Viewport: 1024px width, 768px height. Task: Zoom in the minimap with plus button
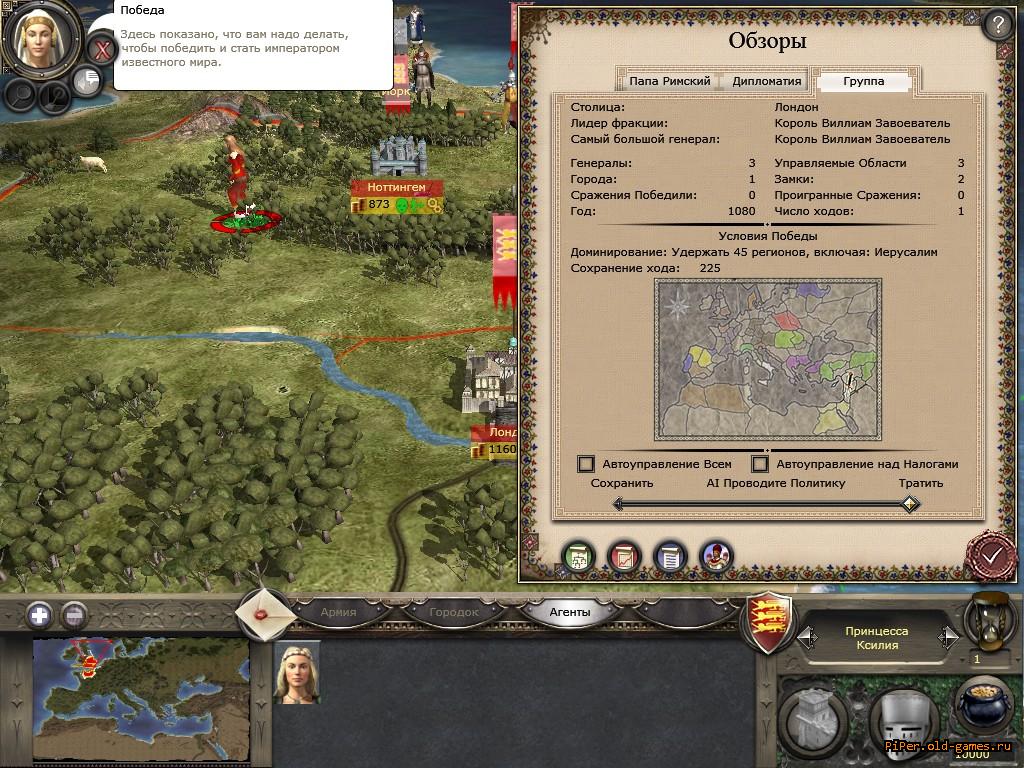(x=39, y=615)
